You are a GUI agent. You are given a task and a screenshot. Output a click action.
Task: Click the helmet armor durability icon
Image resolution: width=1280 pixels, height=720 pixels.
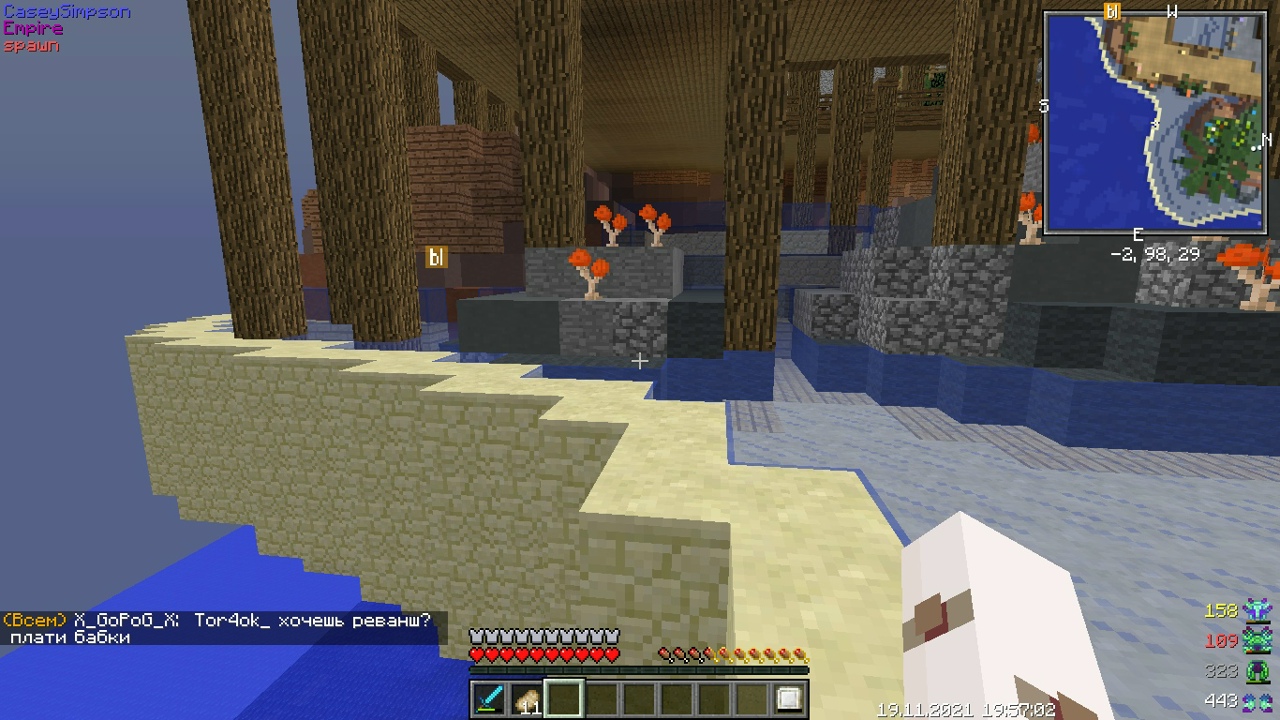pyautogui.click(x=1257, y=610)
